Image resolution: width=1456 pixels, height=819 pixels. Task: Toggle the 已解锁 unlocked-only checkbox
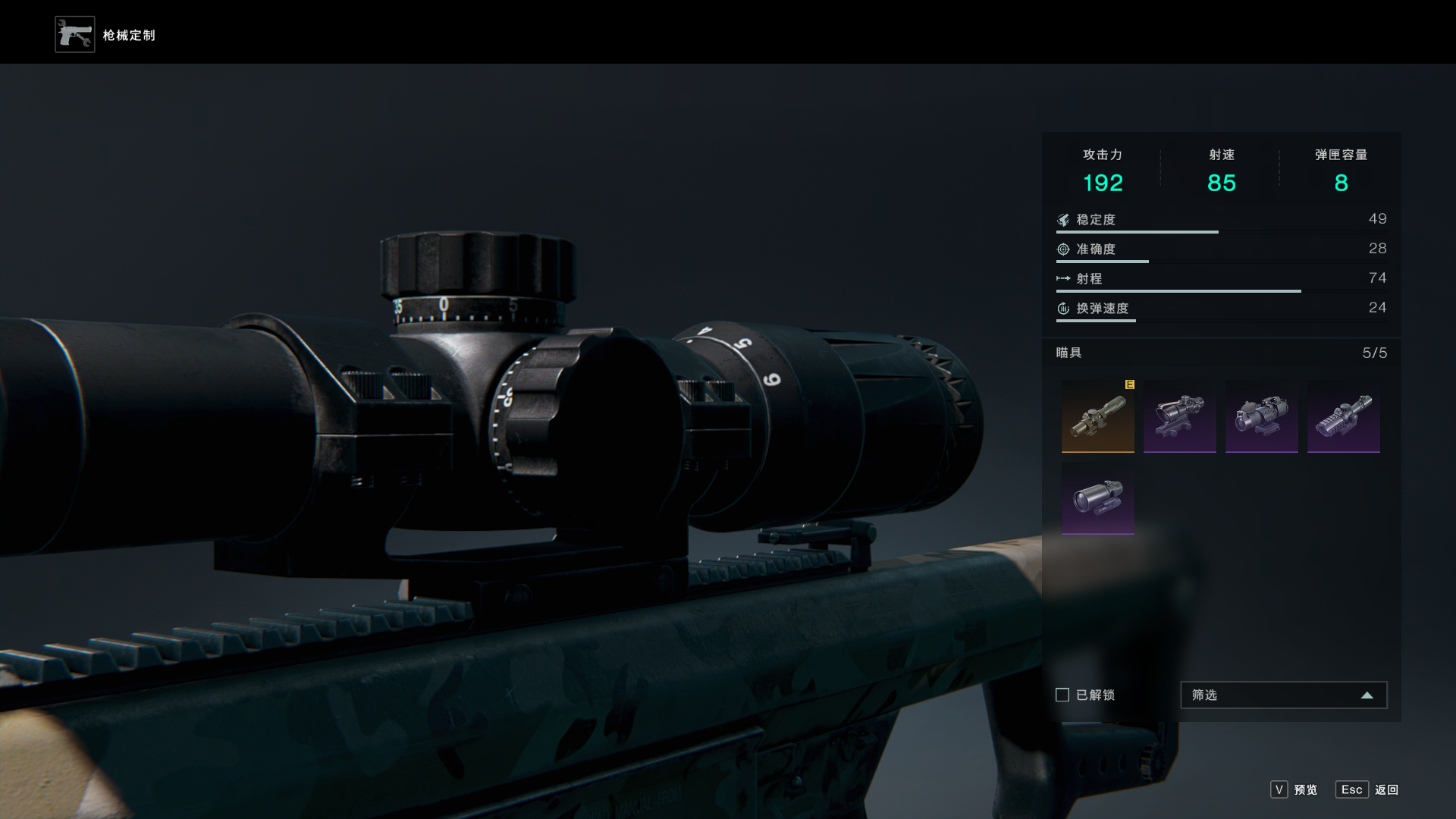tap(1062, 695)
